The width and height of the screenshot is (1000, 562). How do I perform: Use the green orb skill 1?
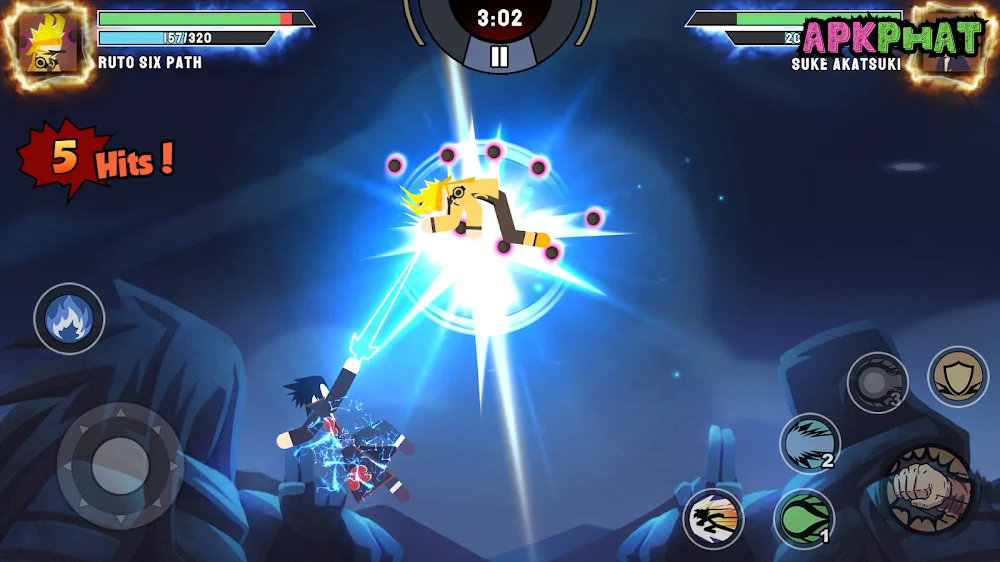pyautogui.click(x=804, y=518)
